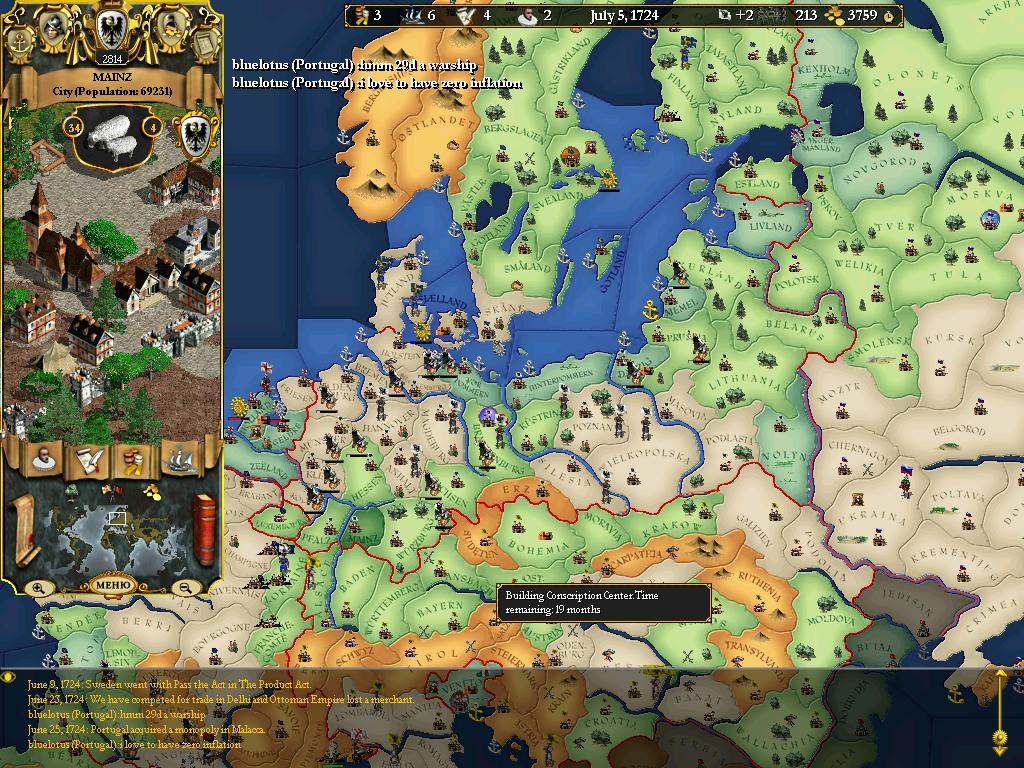Switch to the green tree map mode

tap(72, 490)
